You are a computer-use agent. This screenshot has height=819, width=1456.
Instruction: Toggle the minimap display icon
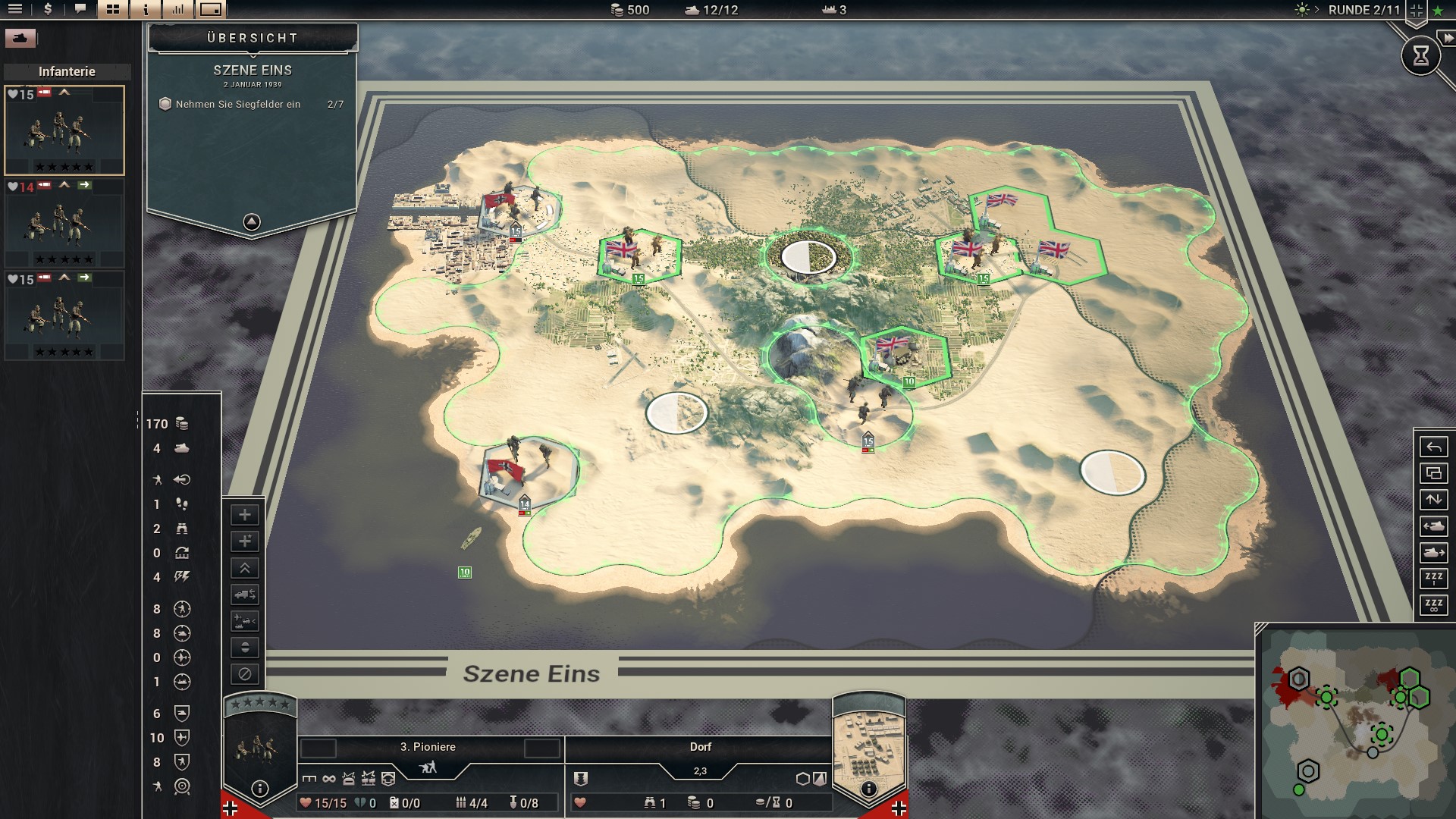tap(209, 11)
